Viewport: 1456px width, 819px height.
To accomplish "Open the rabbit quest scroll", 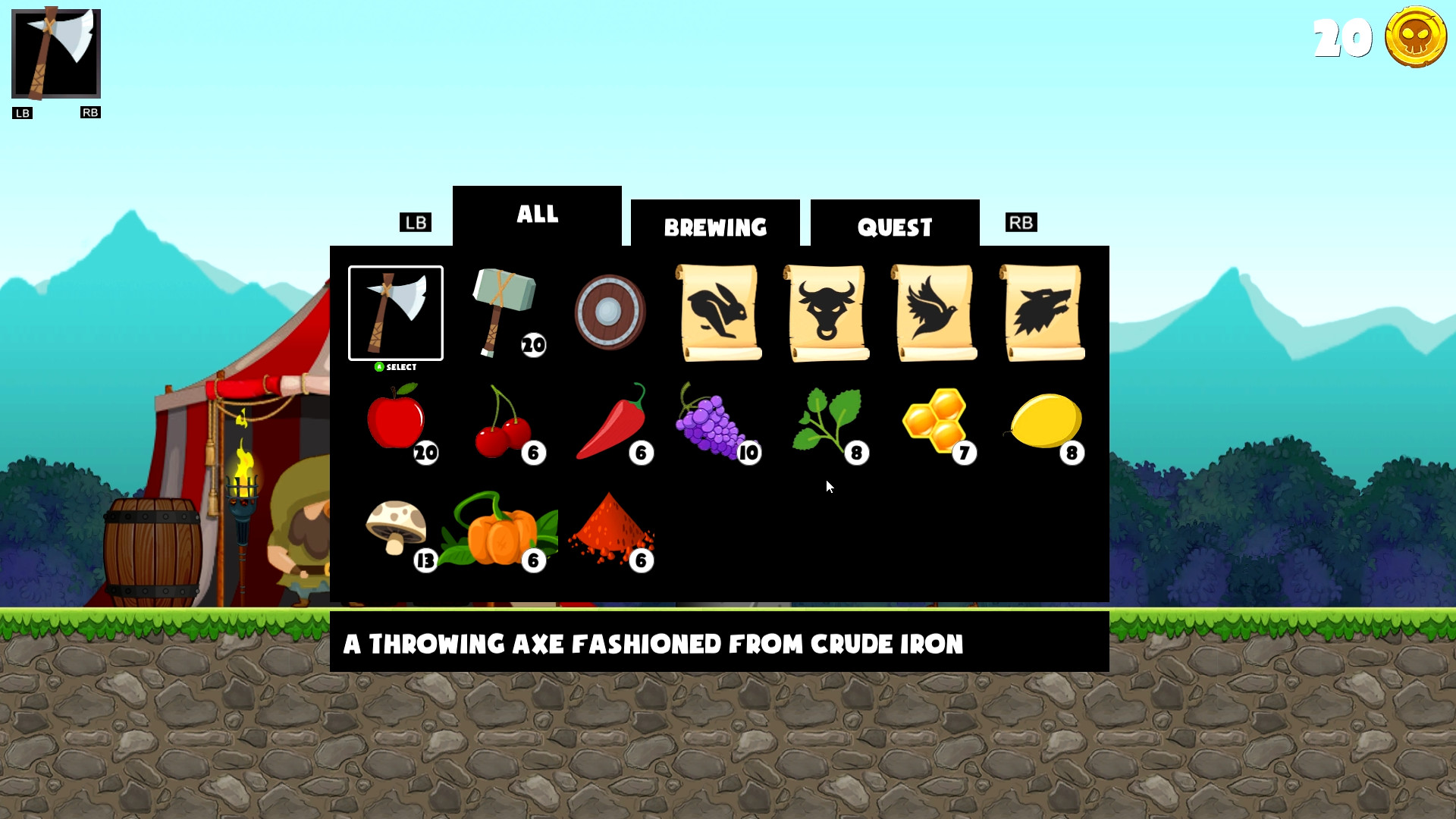I will pos(719,311).
